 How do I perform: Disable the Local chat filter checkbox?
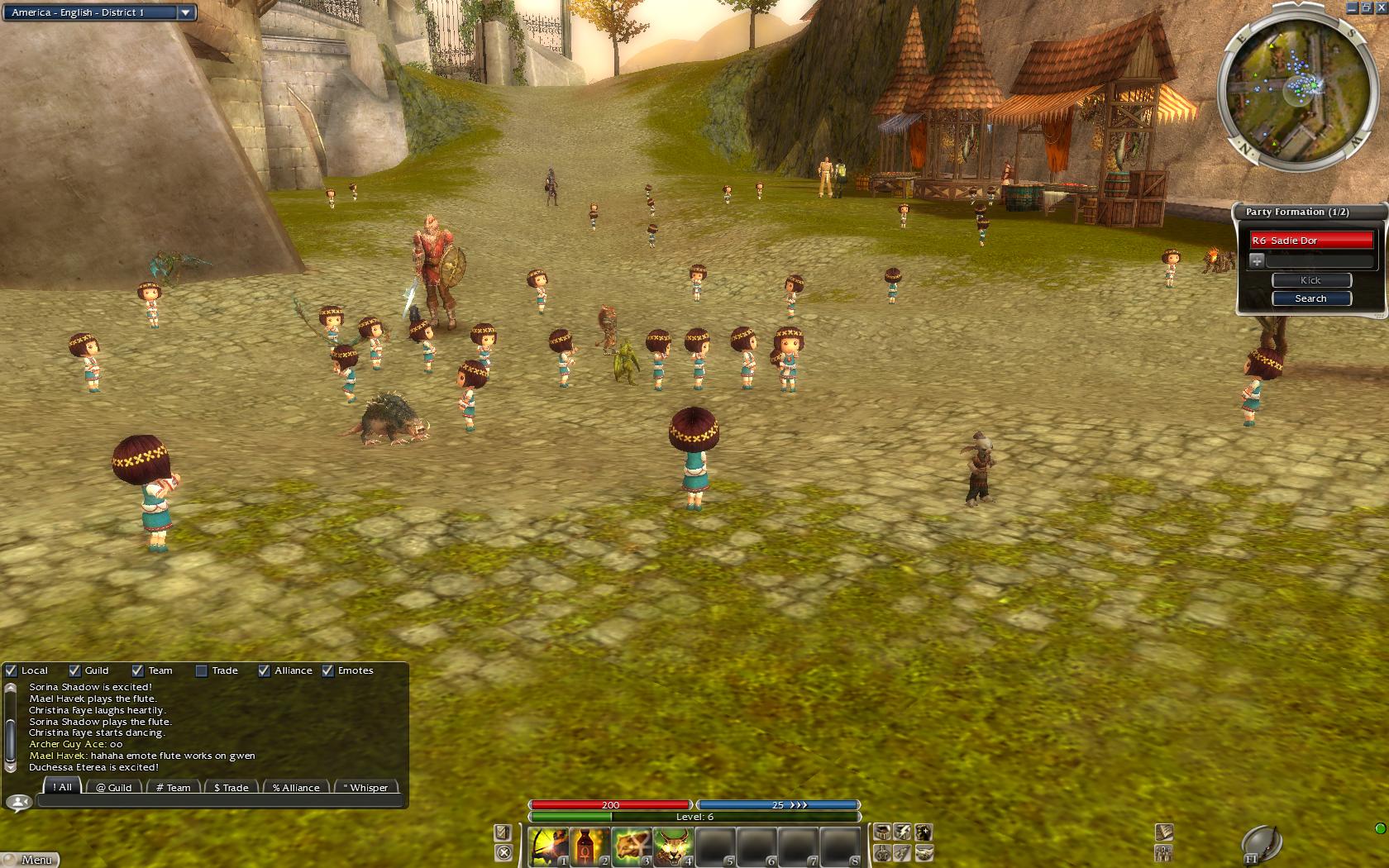pos(12,670)
